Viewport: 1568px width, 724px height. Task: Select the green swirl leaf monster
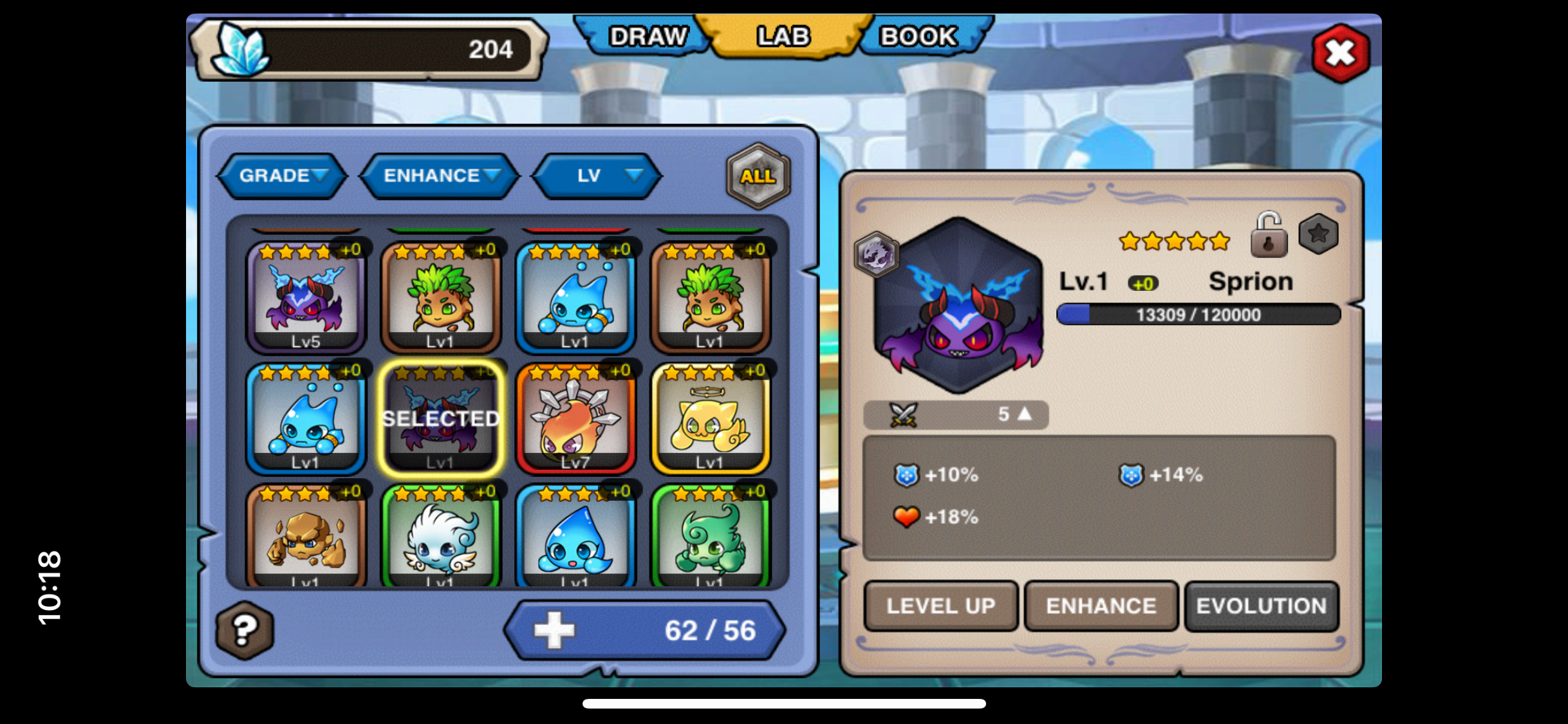pos(710,537)
